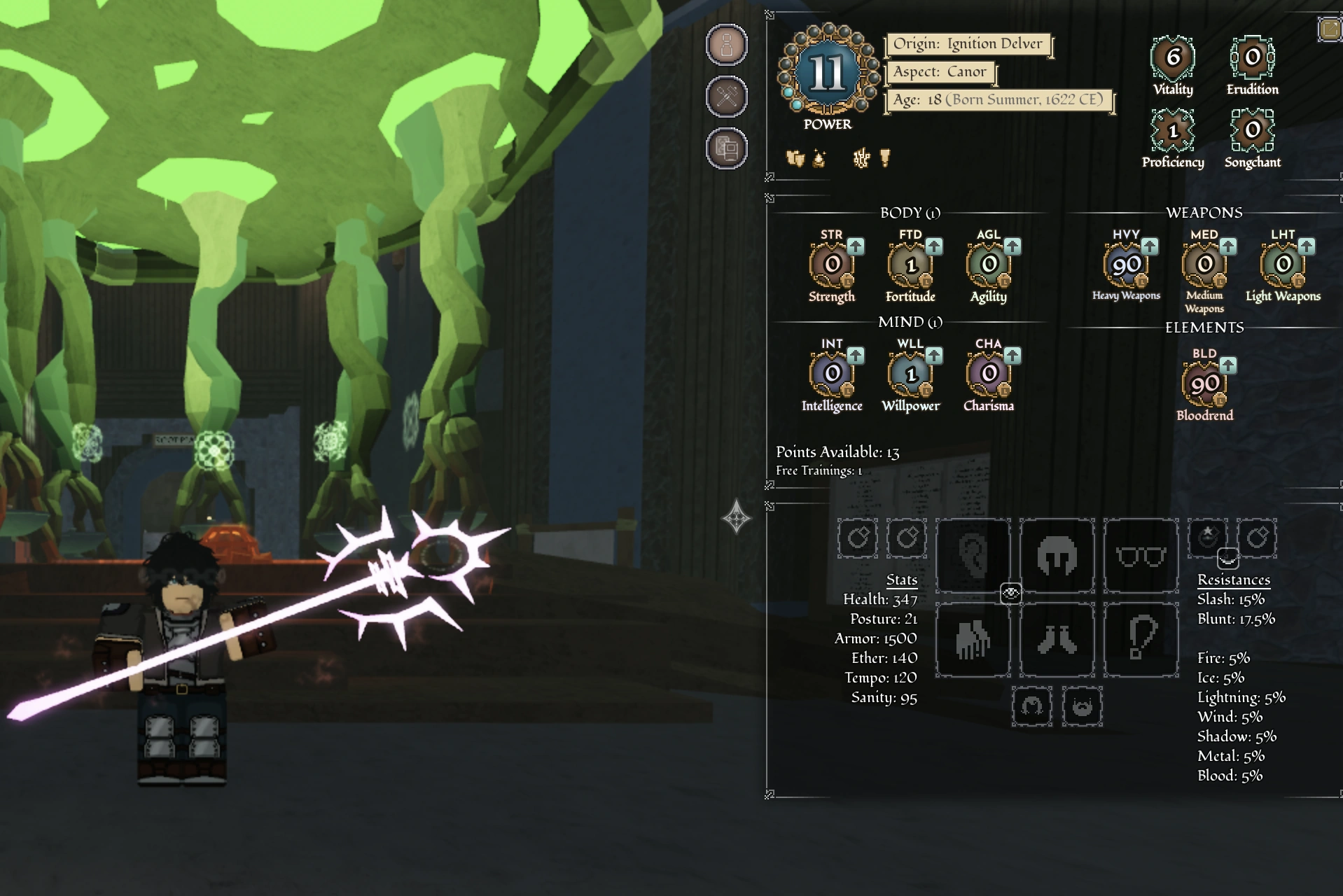Increase Willpower with its up arrow

tap(934, 356)
